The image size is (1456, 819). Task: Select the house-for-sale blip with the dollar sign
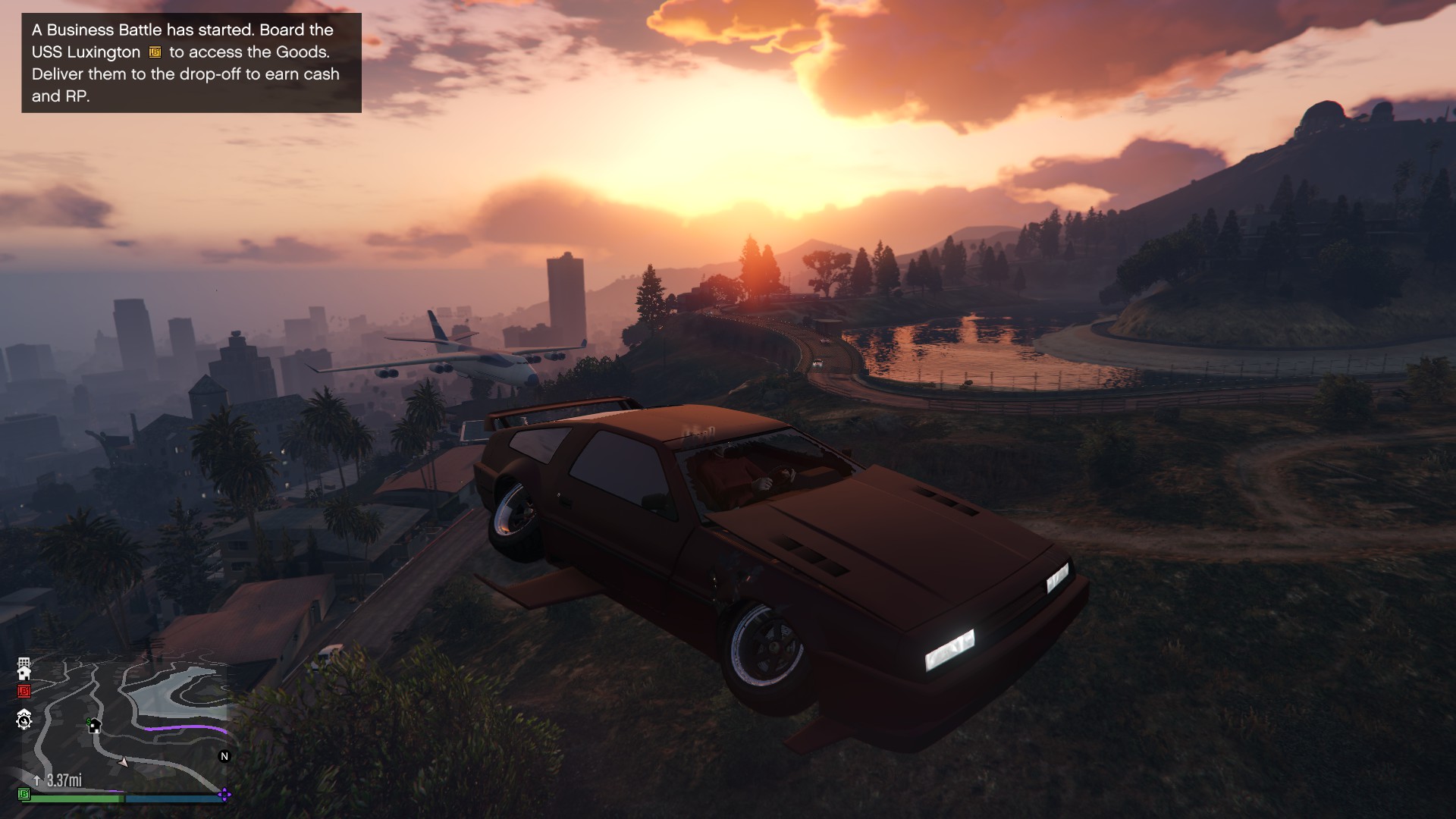coord(94,726)
